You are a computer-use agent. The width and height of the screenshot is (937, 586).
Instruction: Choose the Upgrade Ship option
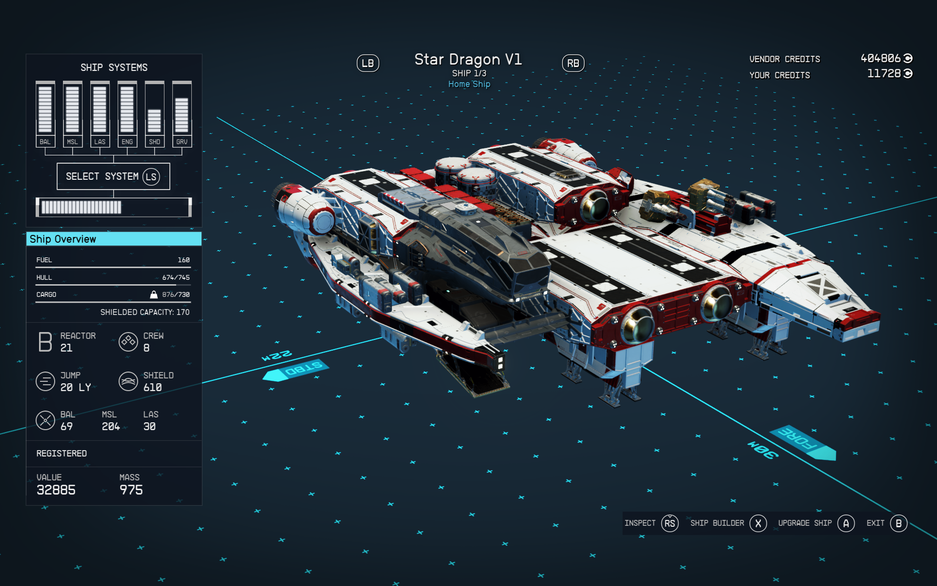click(816, 523)
